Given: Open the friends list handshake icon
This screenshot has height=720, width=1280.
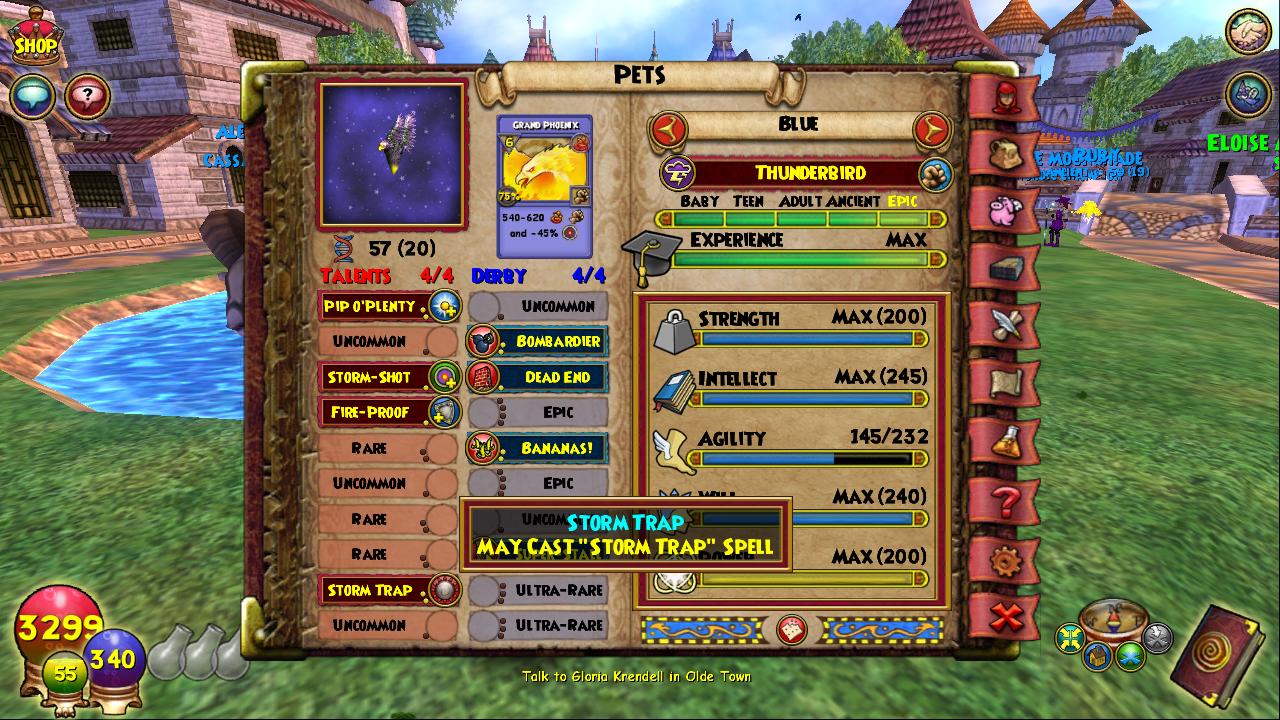Looking at the screenshot, I should point(1247,33).
